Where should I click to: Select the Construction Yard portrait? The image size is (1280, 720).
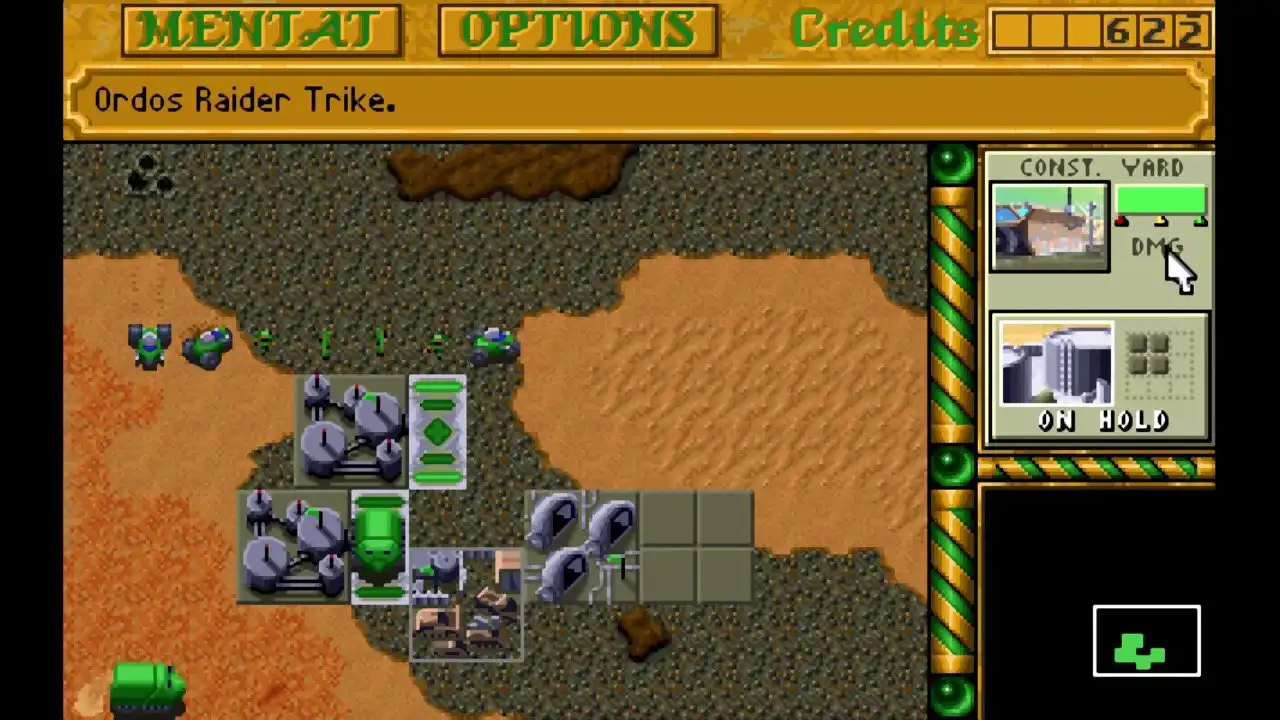pyautogui.click(x=1049, y=227)
